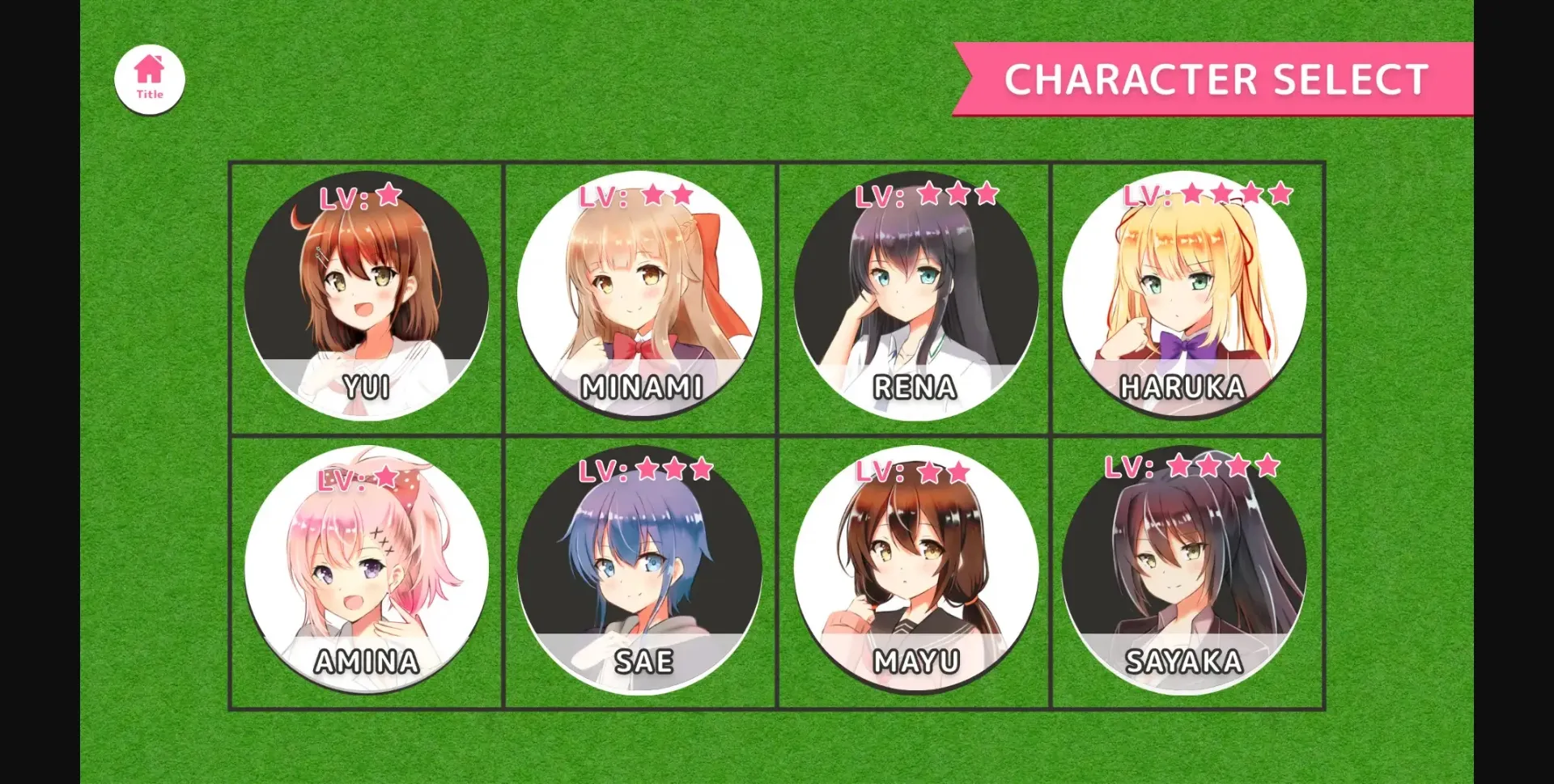Viewport: 1554px width, 784px height.
Task: Click the home Title icon
Action: 150,78
